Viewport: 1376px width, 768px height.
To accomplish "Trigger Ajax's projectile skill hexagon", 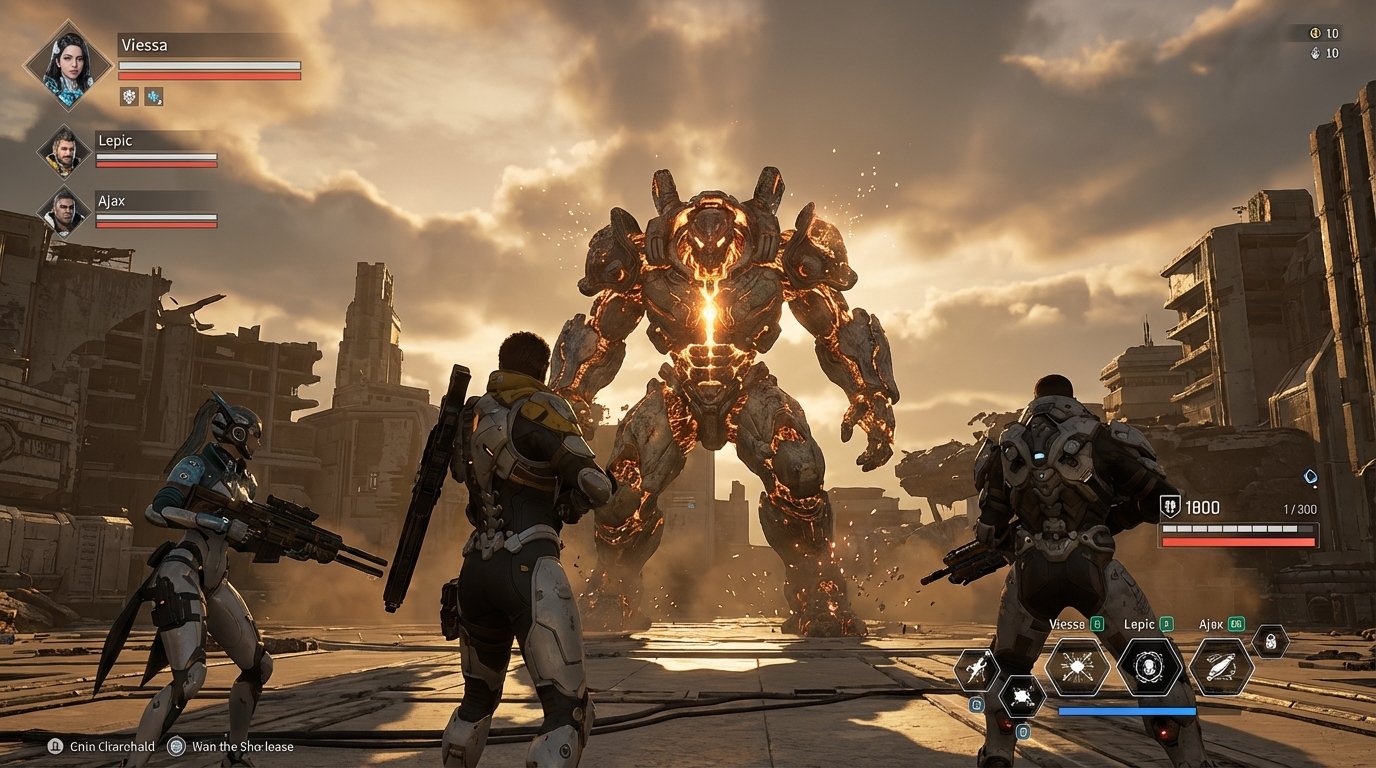I will click(1220, 669).
